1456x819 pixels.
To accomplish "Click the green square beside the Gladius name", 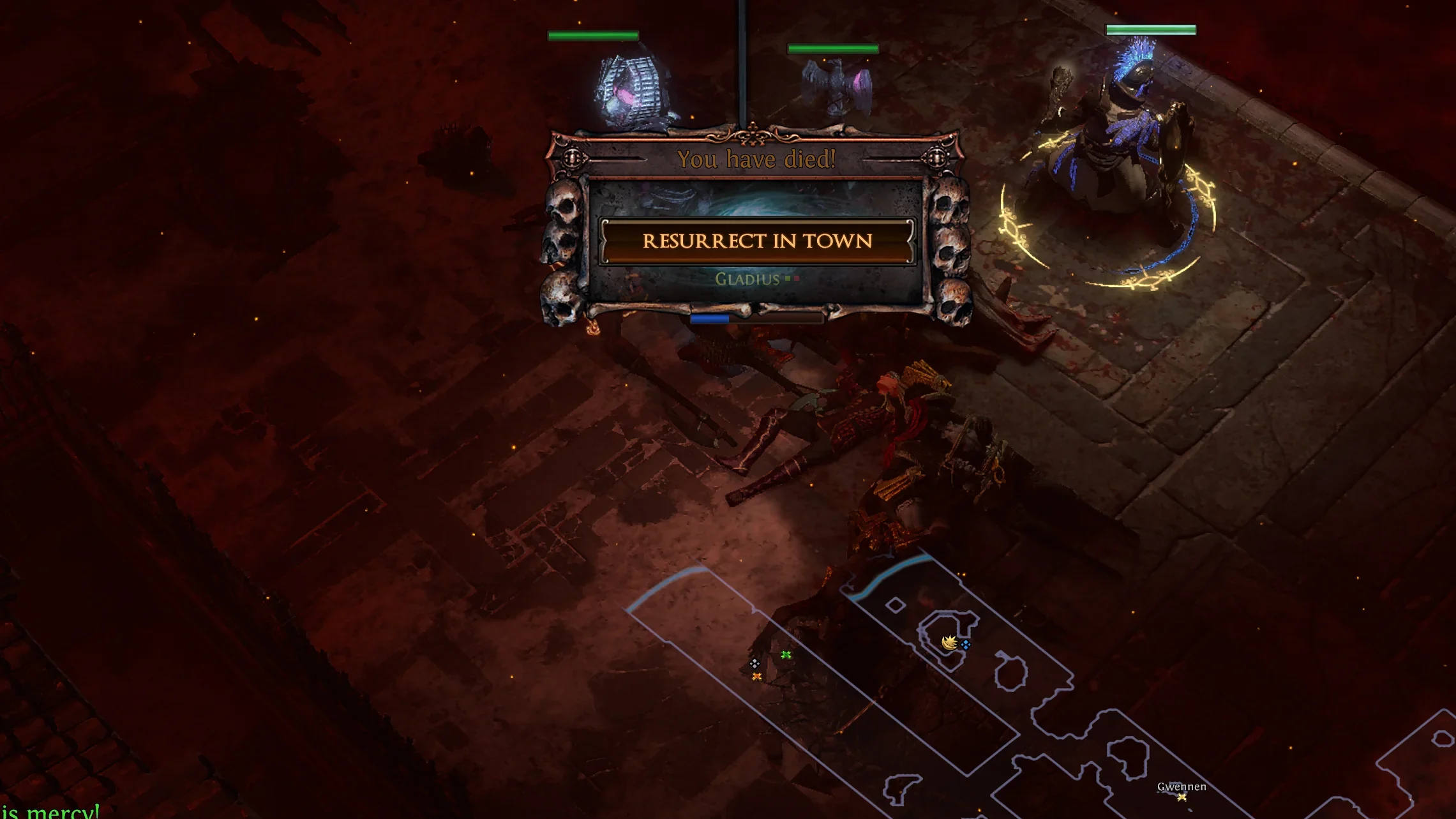I will (787, 279).
